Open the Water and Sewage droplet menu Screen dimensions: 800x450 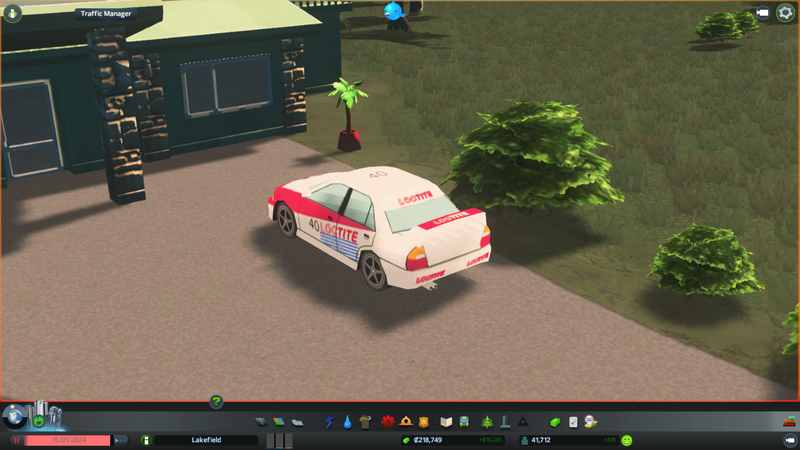coord(347,422)
